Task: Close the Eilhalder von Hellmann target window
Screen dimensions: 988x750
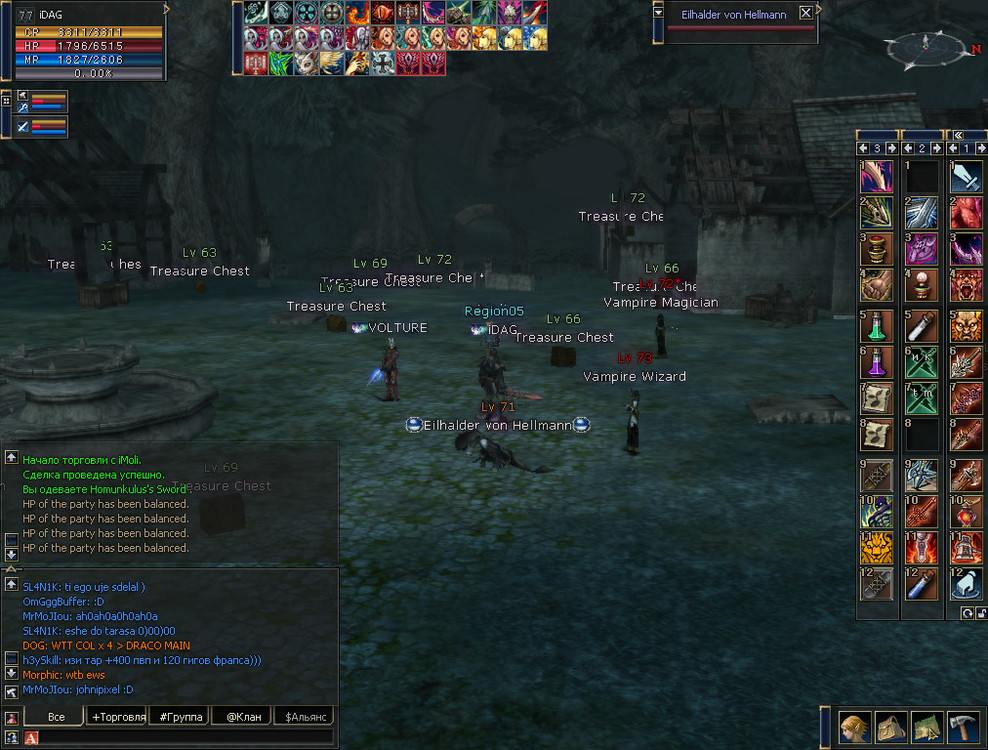Action: [x=805, y=14]
